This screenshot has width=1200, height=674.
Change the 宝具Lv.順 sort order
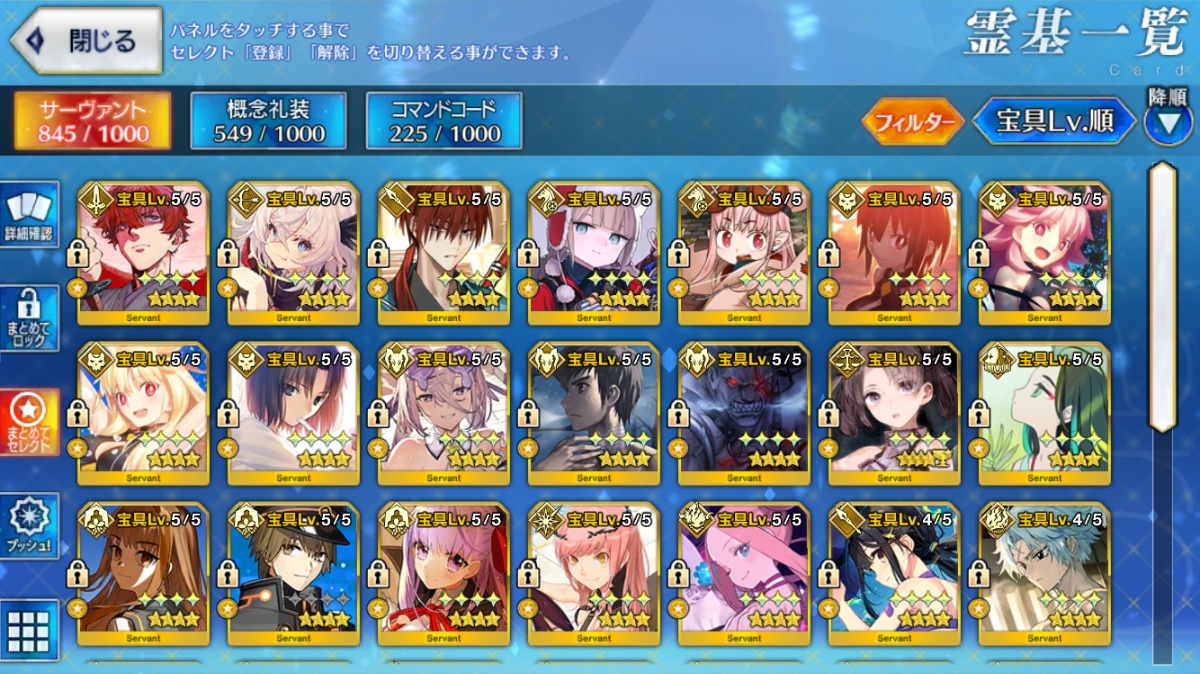pos(1054,122)
